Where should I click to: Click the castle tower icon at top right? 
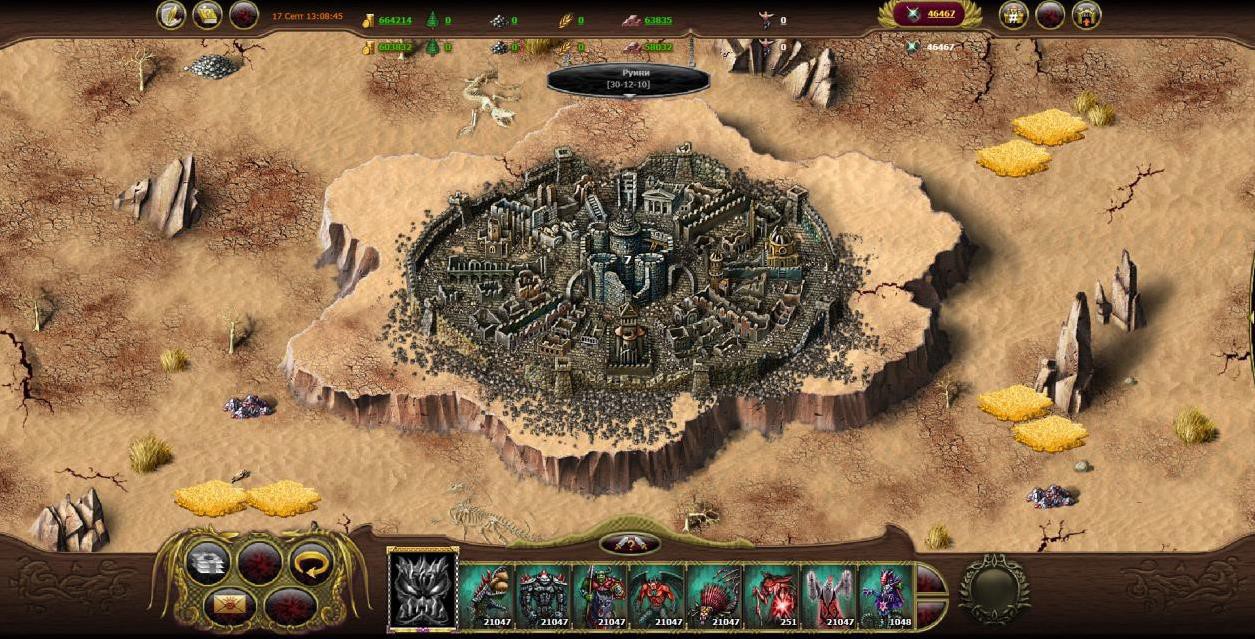[1086, 15]
